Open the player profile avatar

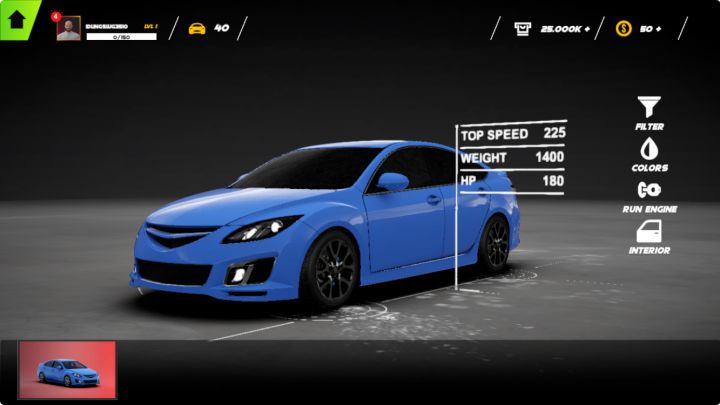tap(69, 29)
